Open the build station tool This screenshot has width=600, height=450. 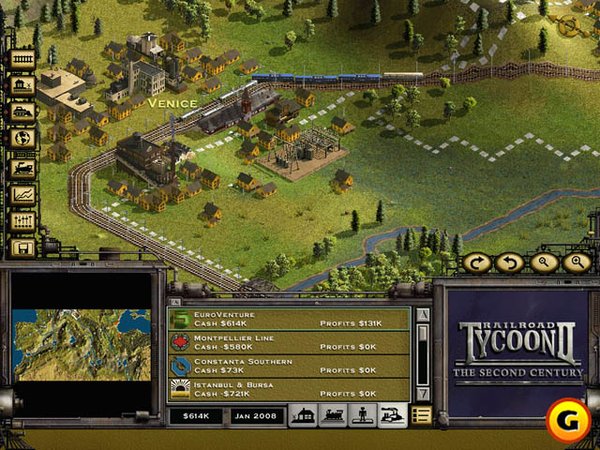coord(22,85)
